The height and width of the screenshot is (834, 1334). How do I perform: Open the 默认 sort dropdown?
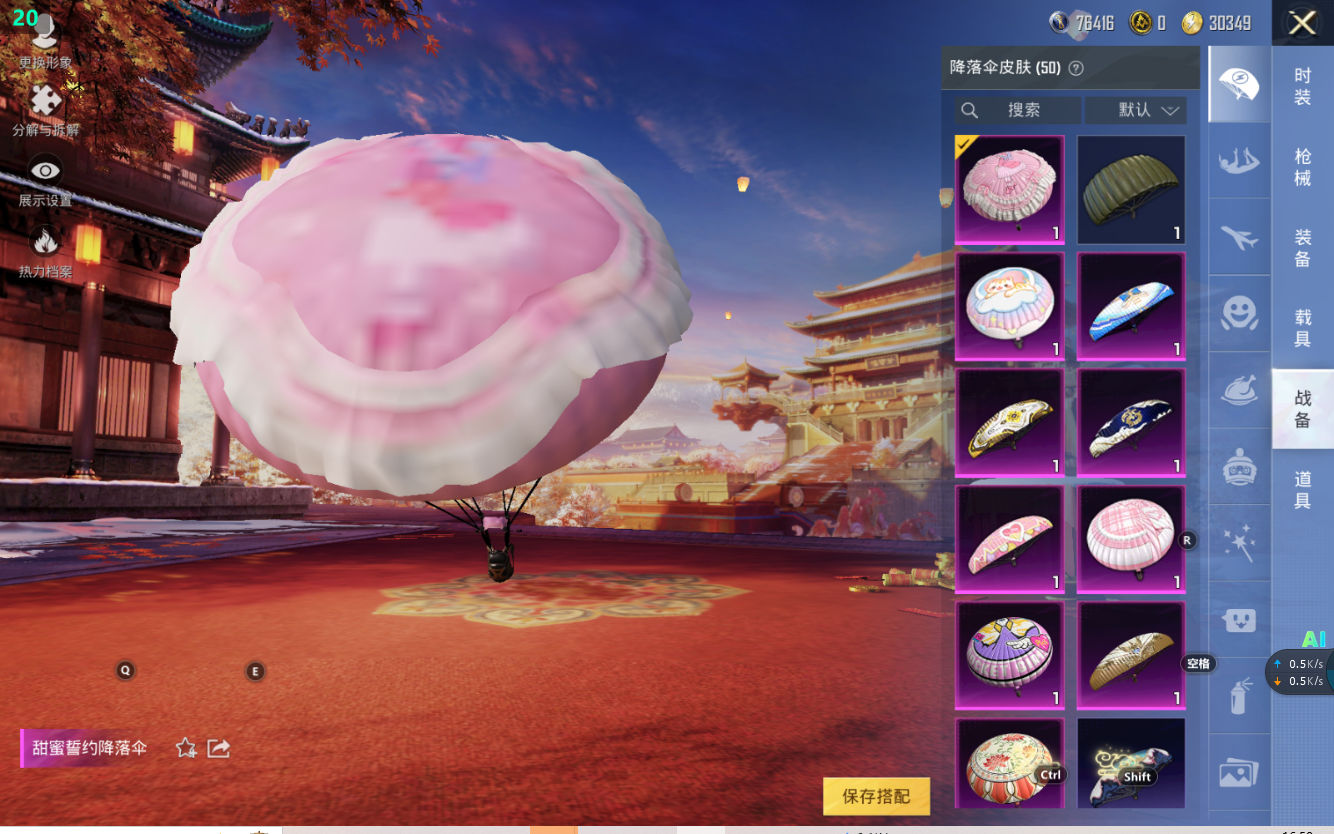pyautogui.click(x=1135, y=110)
